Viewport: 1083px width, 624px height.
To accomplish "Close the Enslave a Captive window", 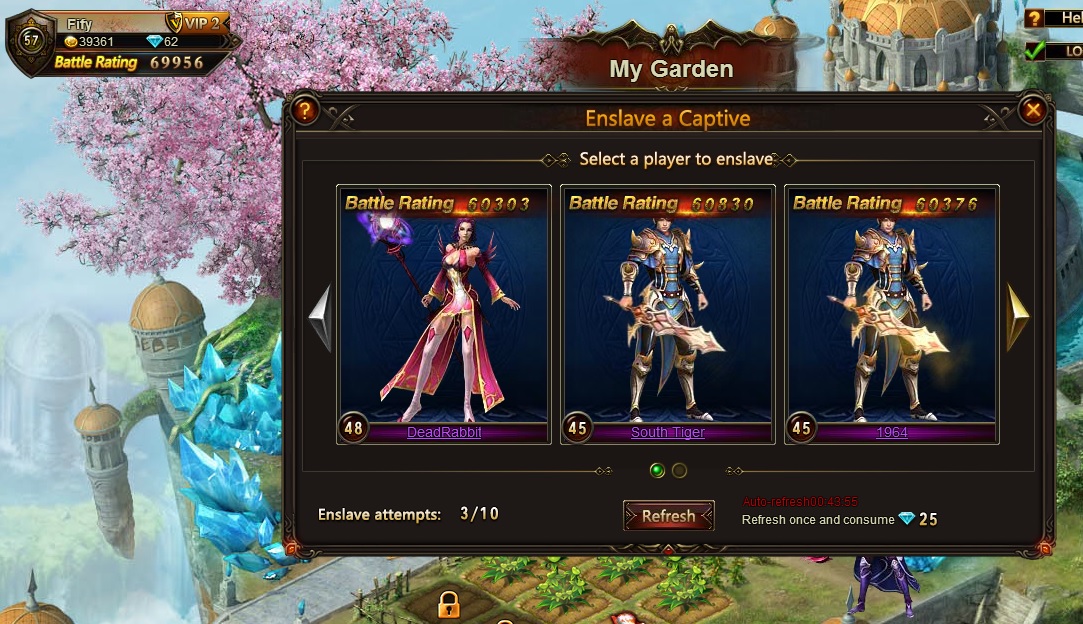I will [x=1033, y=110].
